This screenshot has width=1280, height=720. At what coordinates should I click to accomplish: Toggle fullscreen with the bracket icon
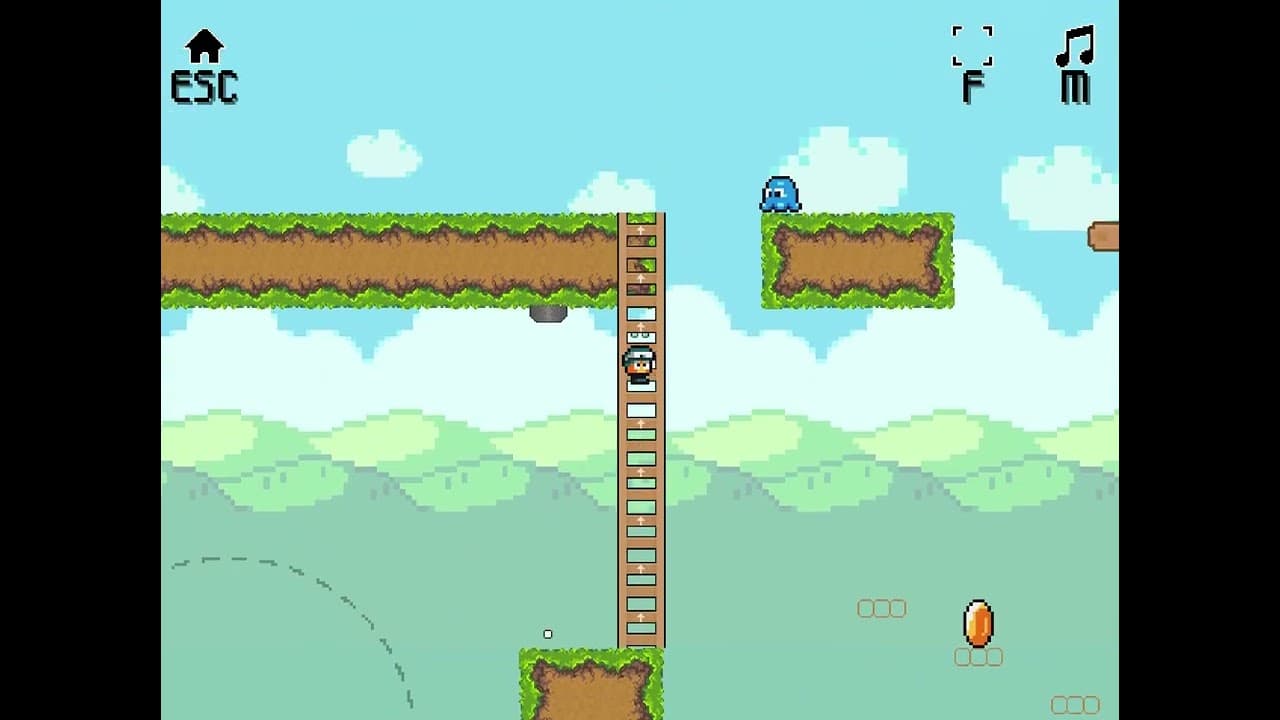[972, 47]
